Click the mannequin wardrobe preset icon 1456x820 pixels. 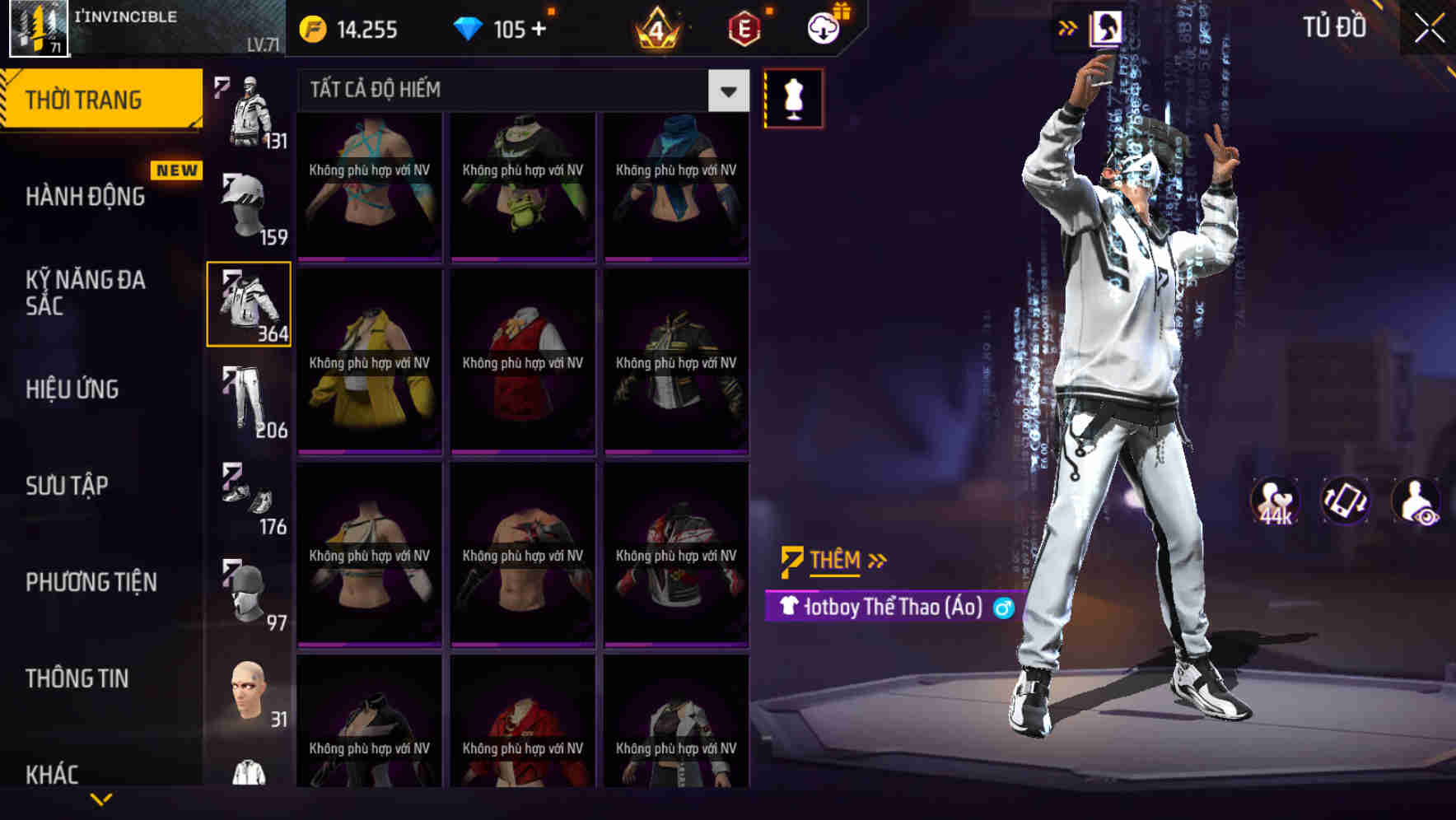(x=794, y=97)
